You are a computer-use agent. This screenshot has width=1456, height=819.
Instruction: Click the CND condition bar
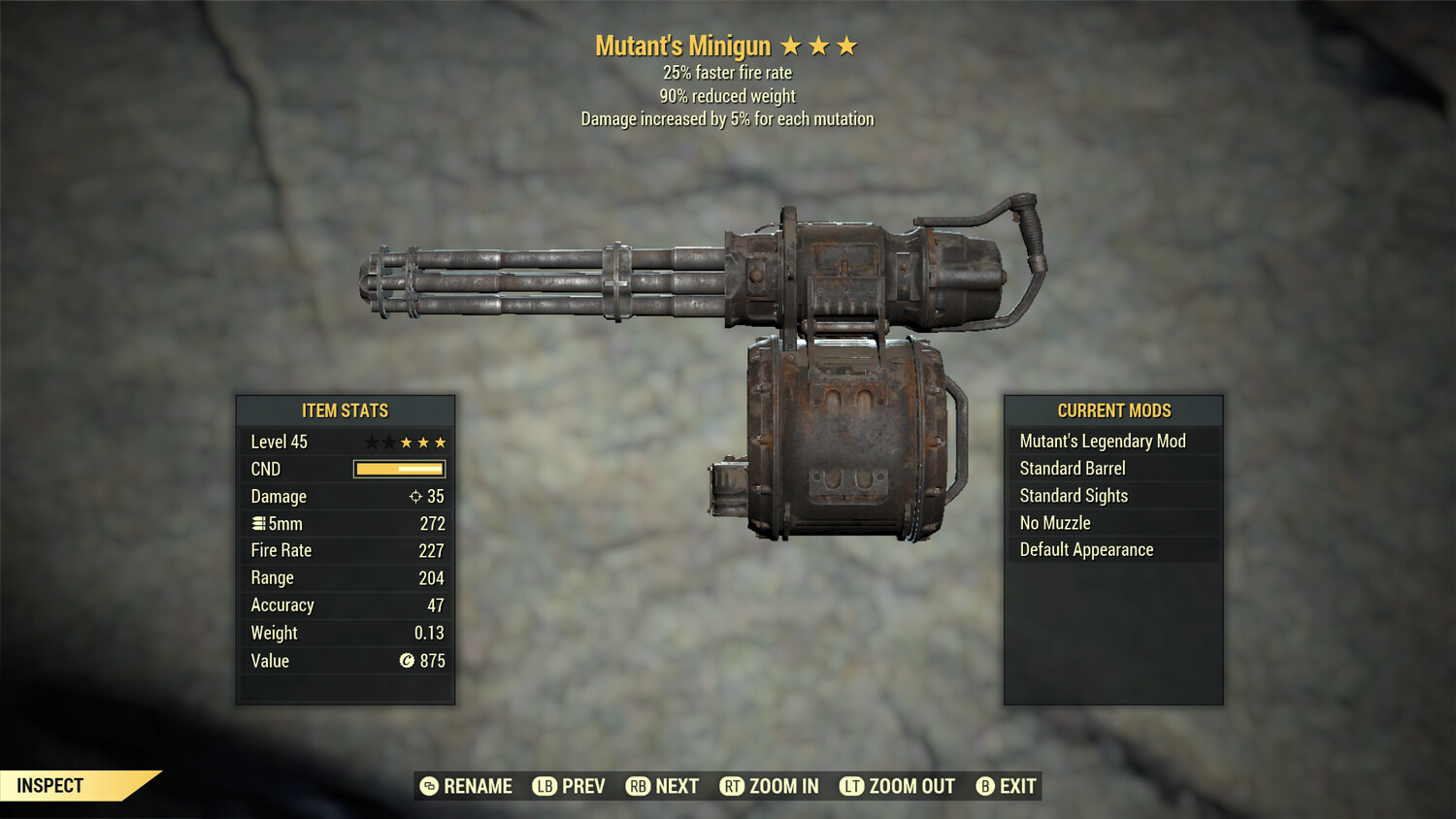tap(400, 469)
